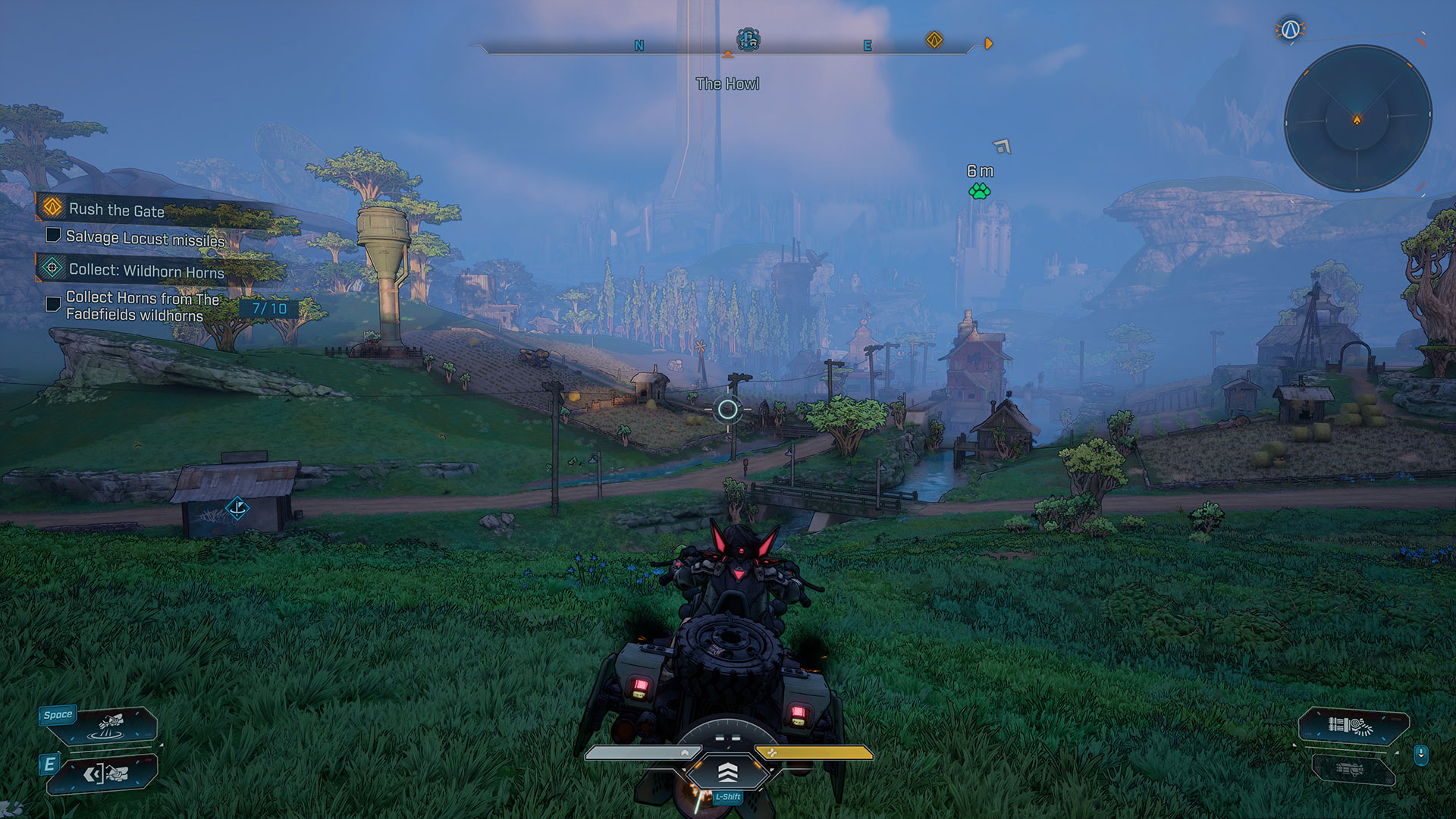
Task: Tick the Collect Horns from wildhorns objective box
Action: (x=53, y=304)
